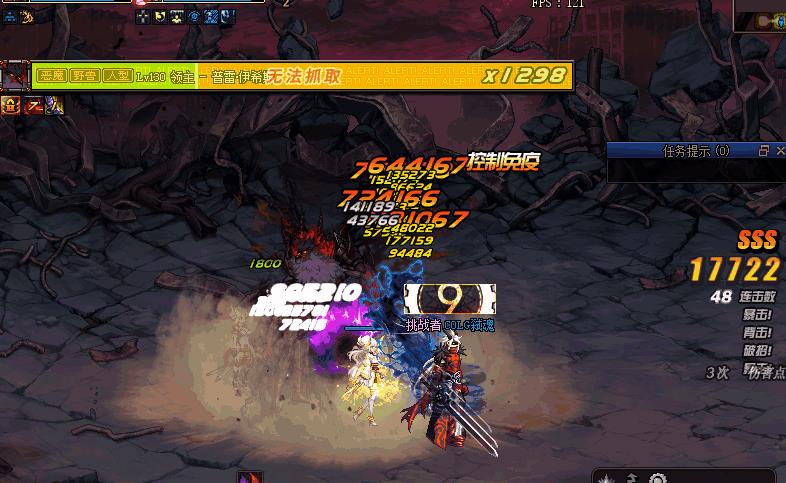Click the boss portrait beside the health bar
The height and width of the screenshot is (483, 786).
click(15, 76)
